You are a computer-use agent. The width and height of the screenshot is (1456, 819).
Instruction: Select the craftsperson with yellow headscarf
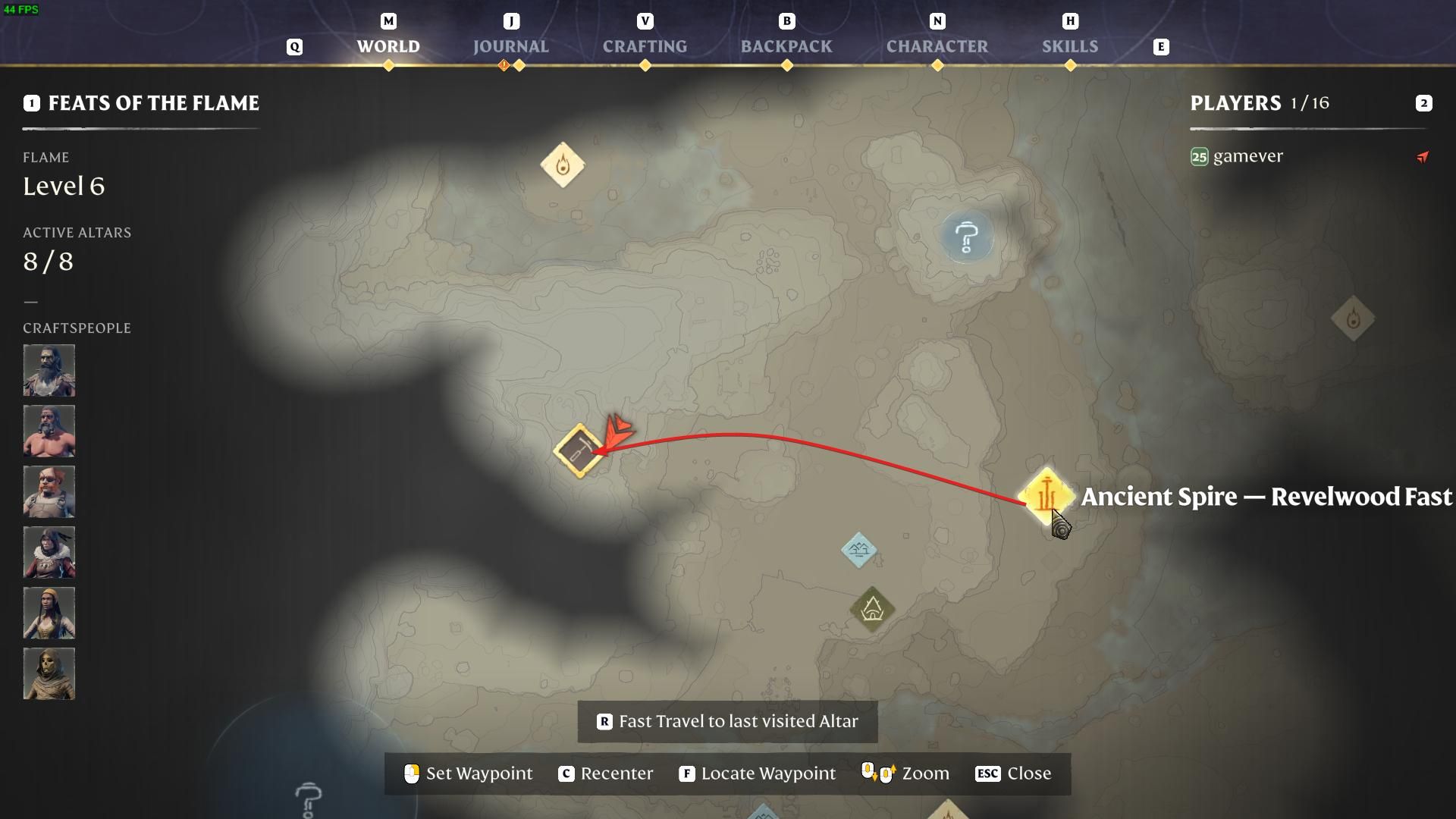click(x=49, y=613)
